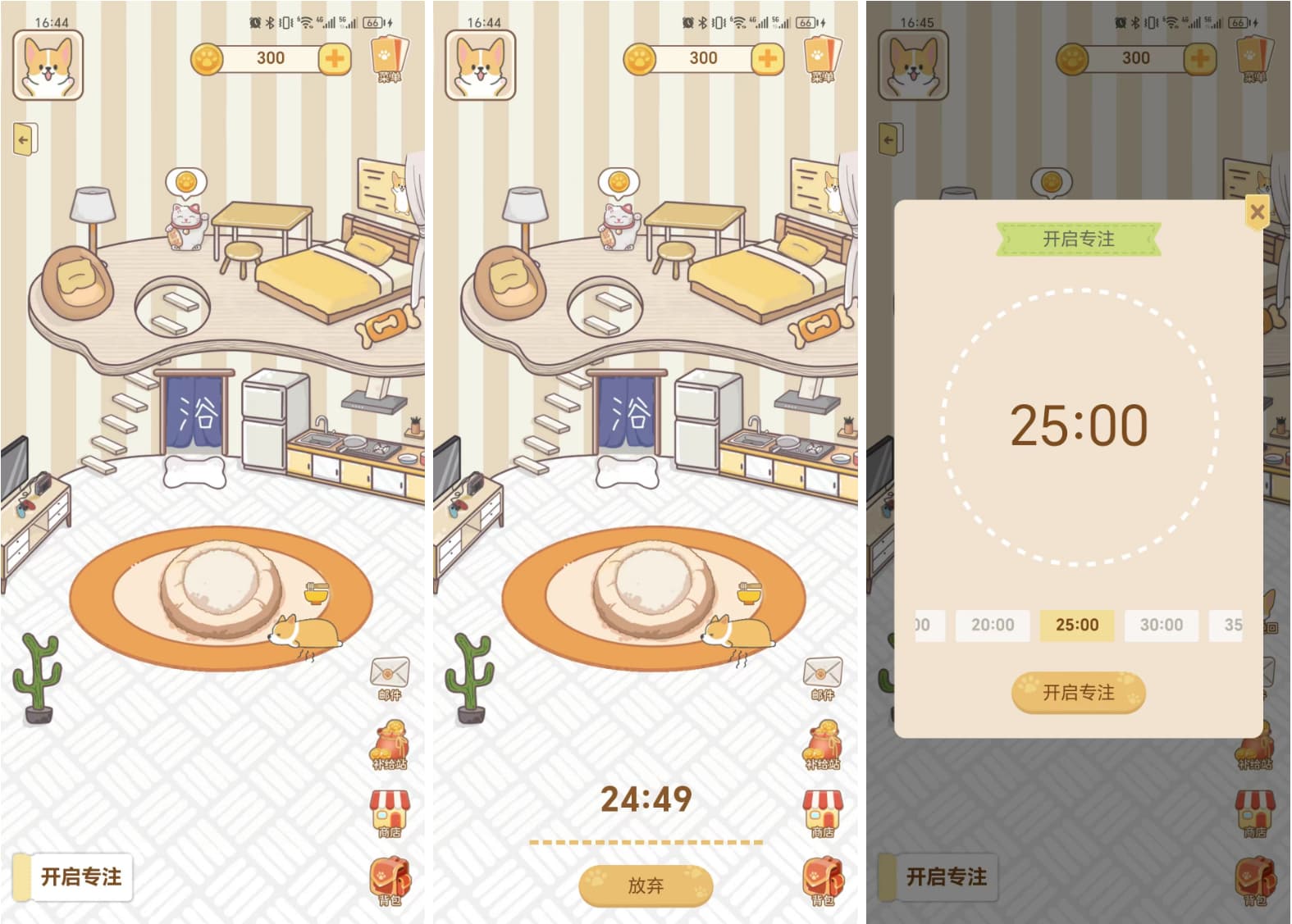1292x924 pixels.
Task: Select the 20:00 duration option
Action: click(x=993, y=626)
